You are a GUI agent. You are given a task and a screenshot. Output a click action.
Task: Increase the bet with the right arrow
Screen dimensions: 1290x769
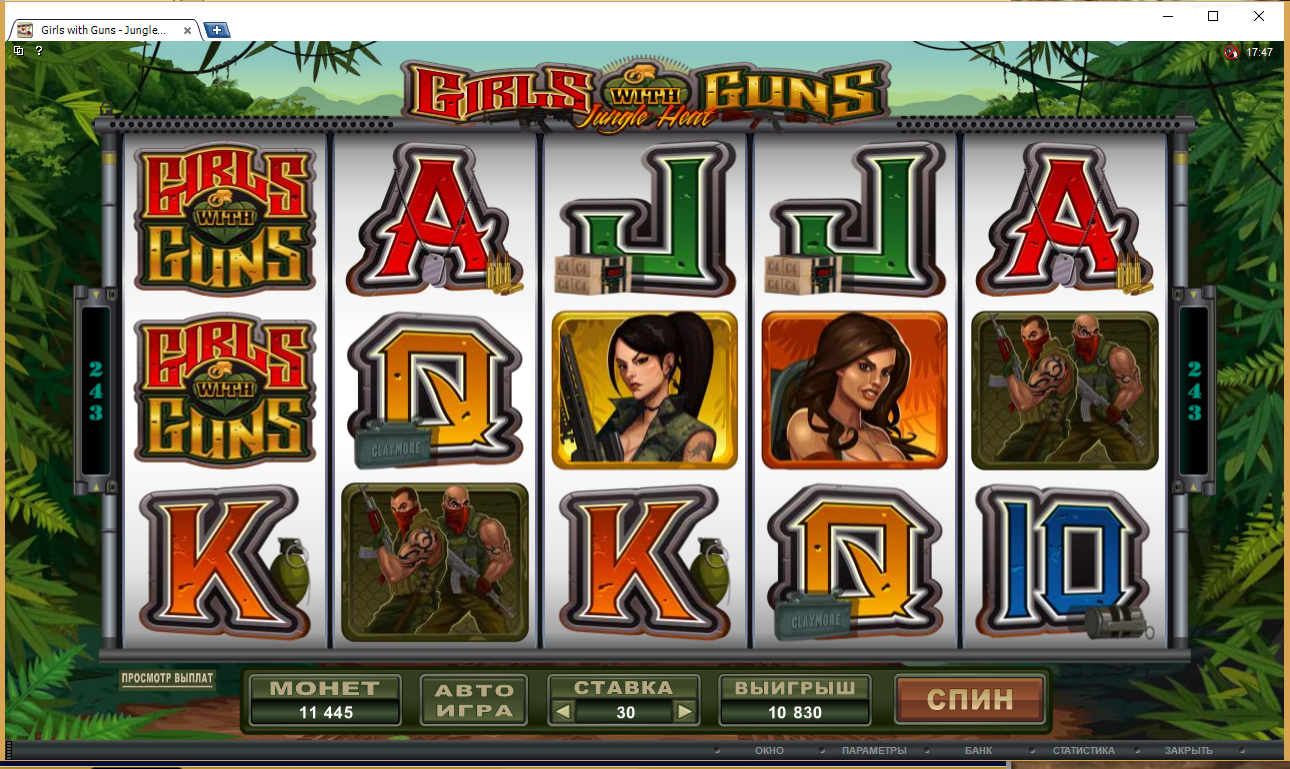[684, 712]
